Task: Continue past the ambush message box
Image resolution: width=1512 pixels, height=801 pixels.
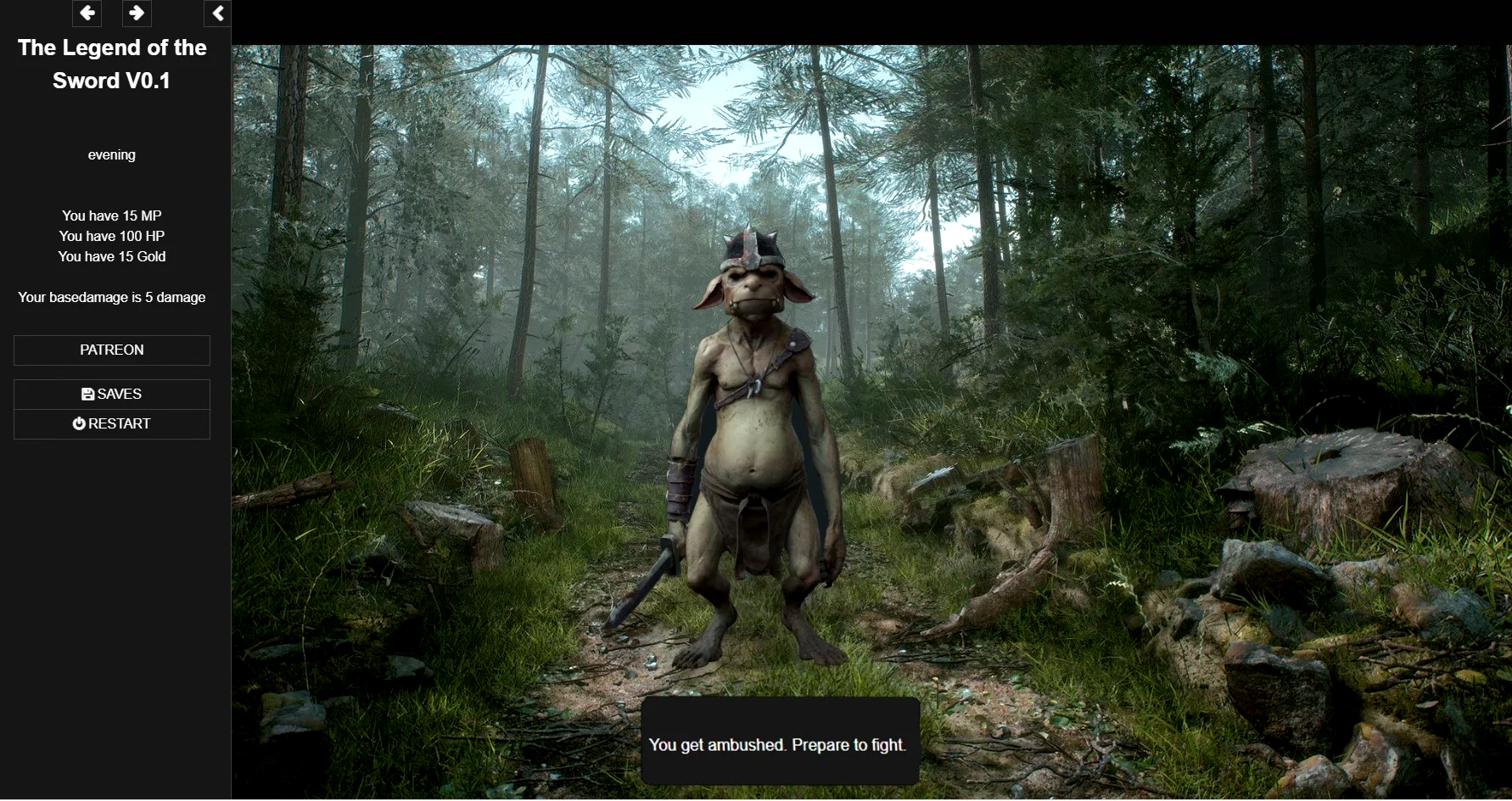Action: coord(778,743)
